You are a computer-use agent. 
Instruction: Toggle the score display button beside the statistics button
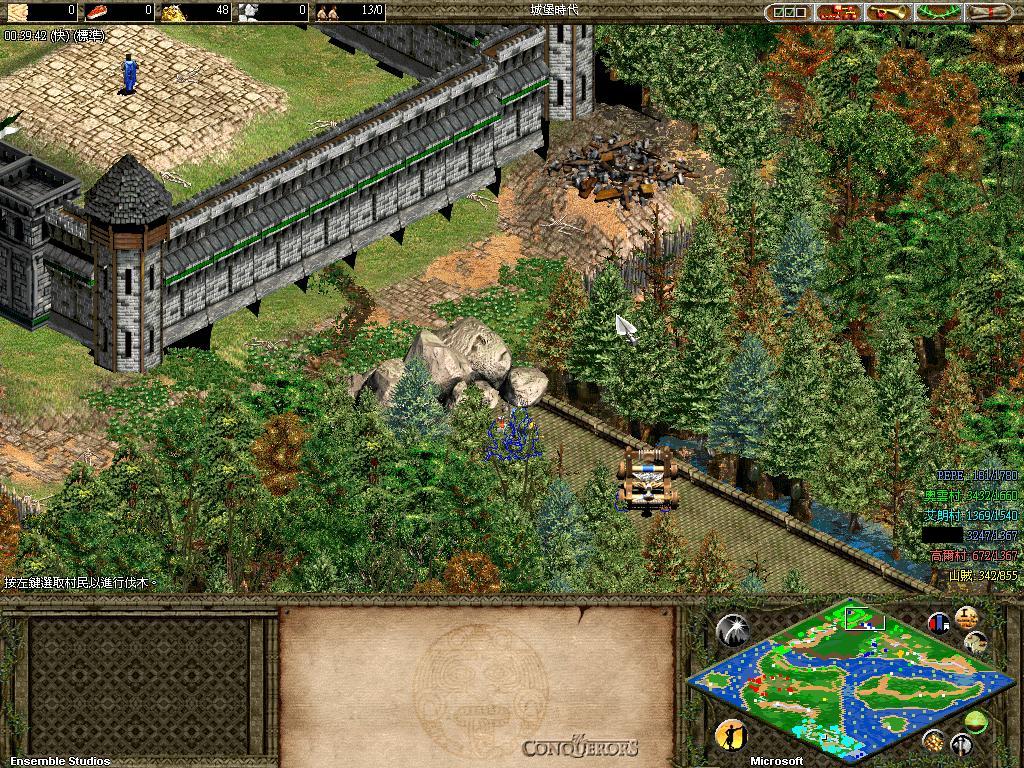tap(966, 617)
